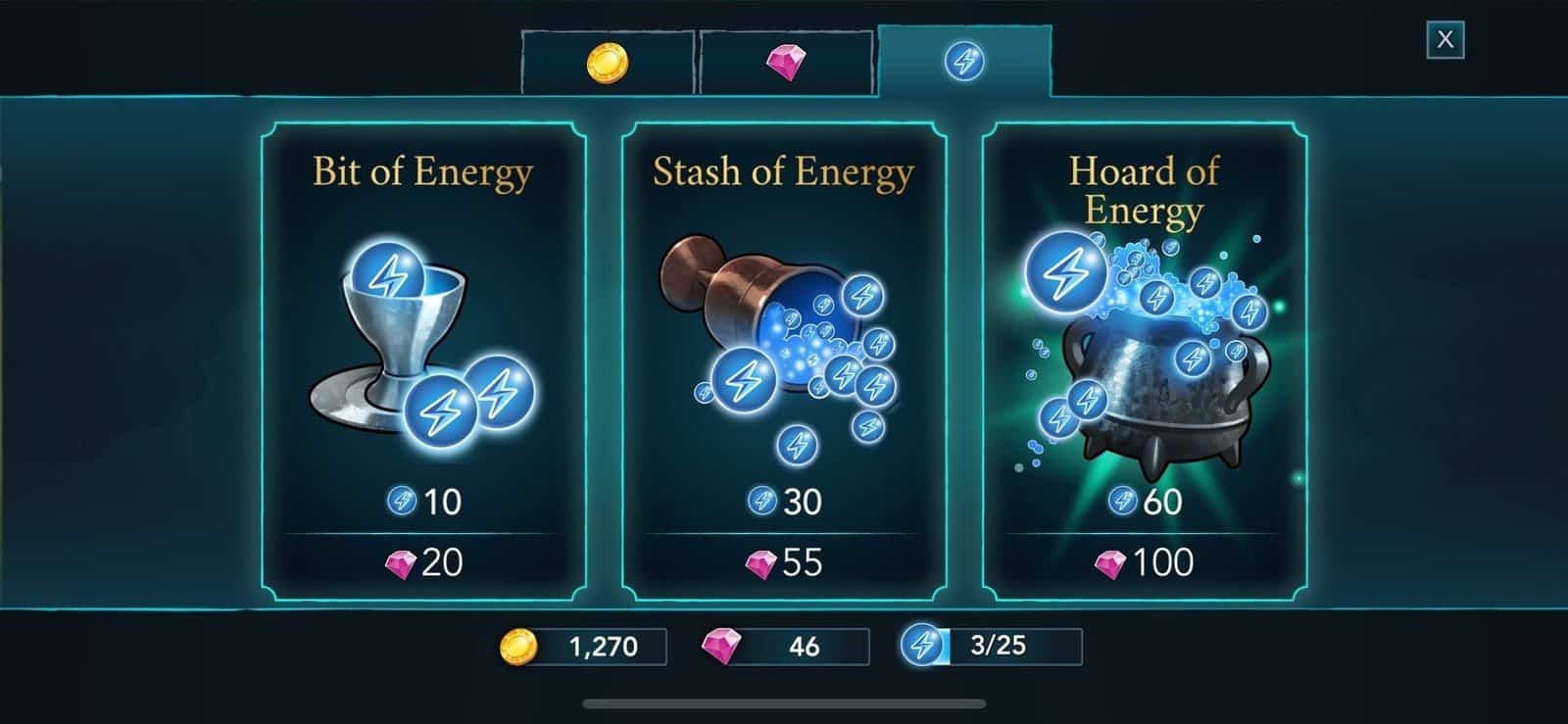
Task: Tap the 3/25 energy counter
Action: 992,647
